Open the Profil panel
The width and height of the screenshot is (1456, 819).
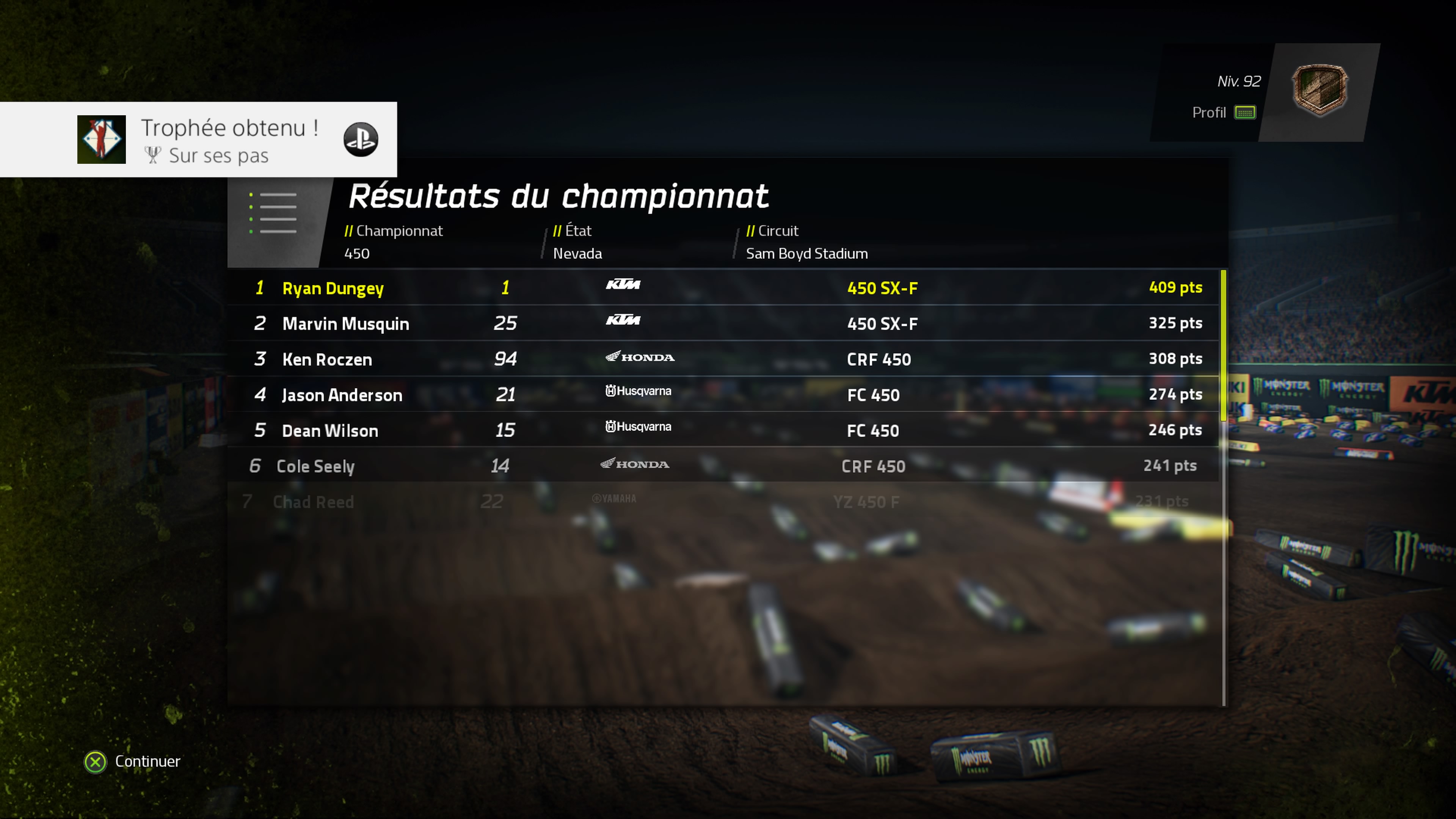[1223, 113]
